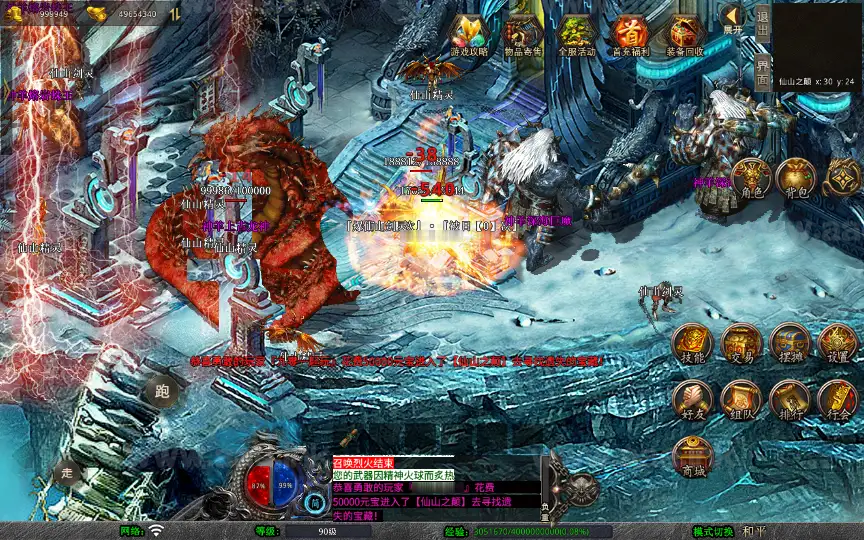Open the 背包 backpack
864x540 pixels.
click(796, 178)
